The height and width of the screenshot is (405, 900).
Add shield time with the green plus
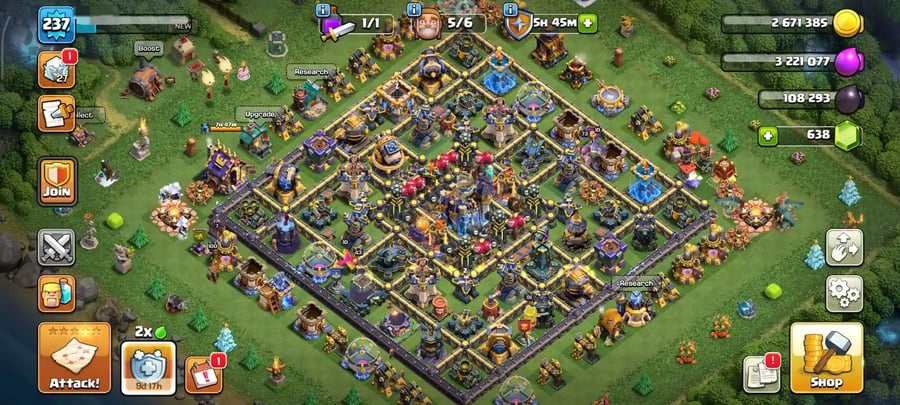[587, 22]
